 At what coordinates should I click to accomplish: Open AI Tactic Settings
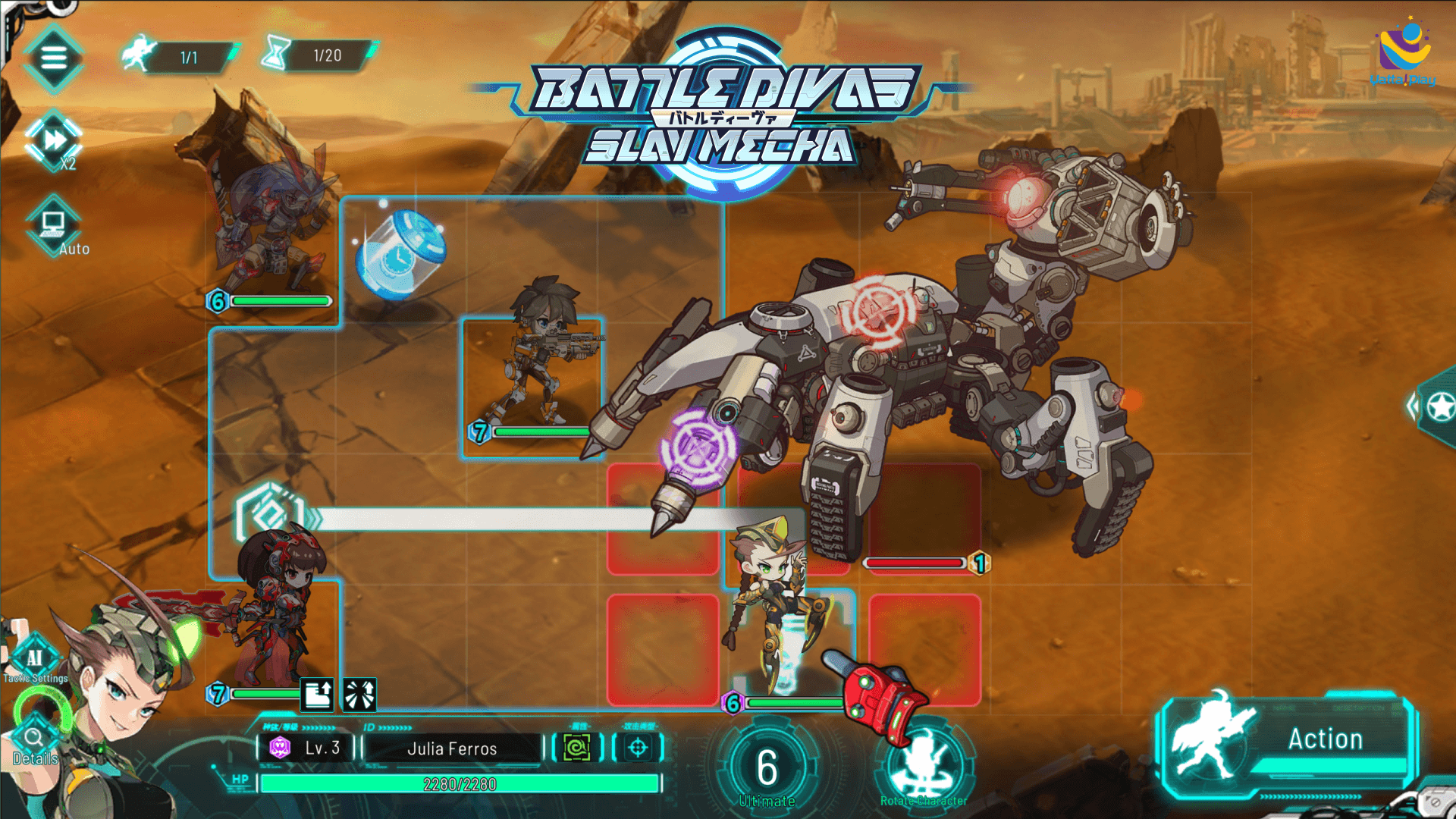pos(34,660)
